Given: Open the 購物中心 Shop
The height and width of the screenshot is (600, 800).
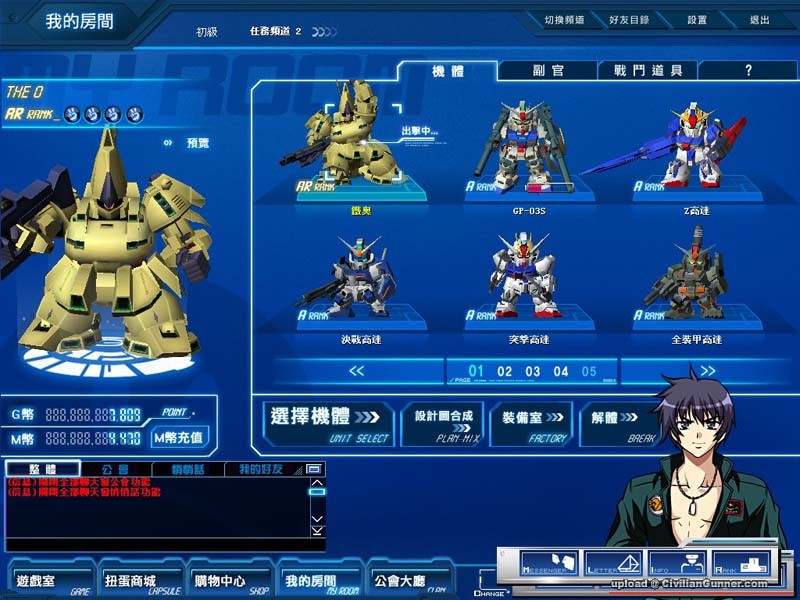Looking at the screenshot, I should 220,582.
